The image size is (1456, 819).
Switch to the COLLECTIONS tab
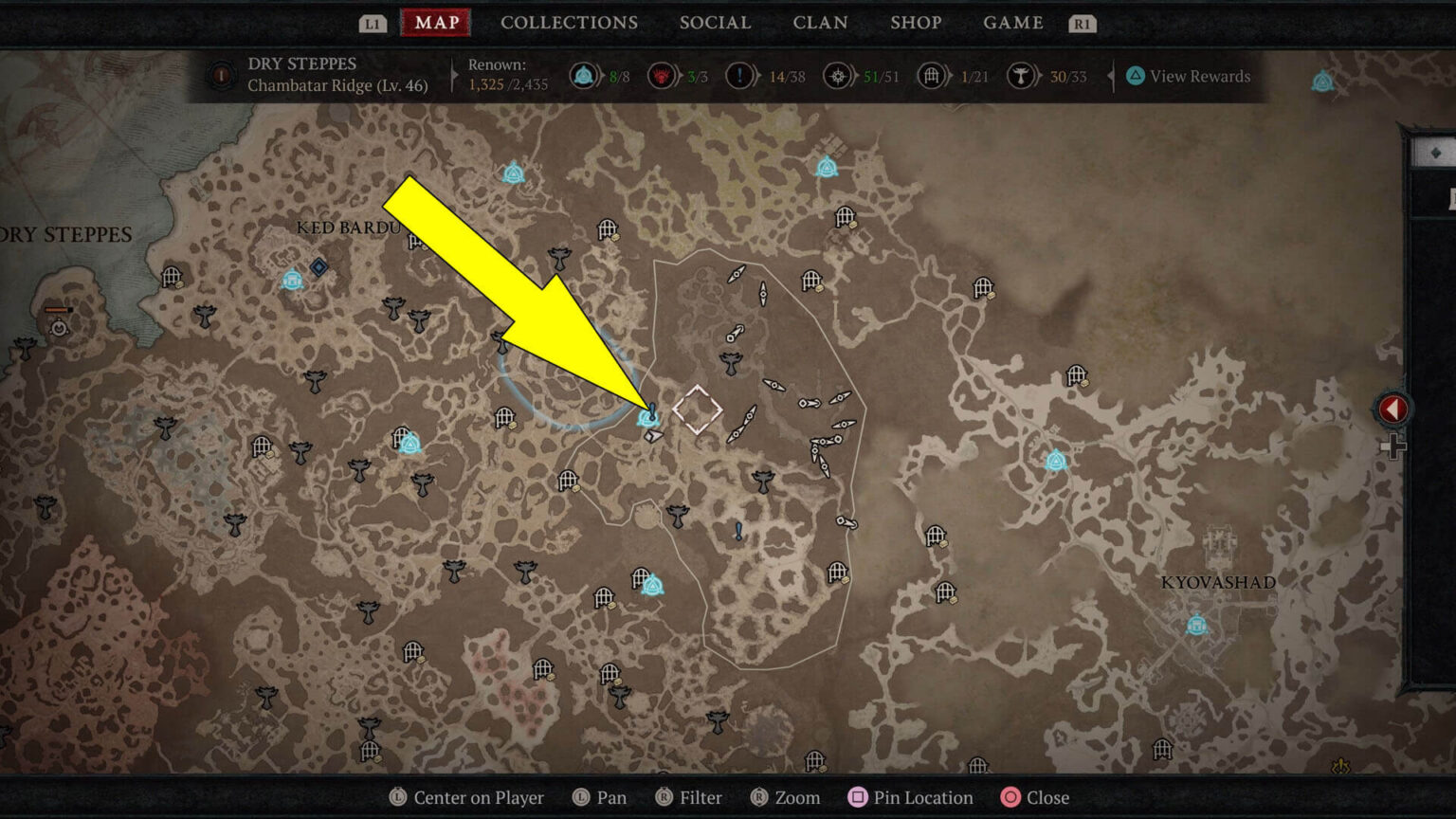tap(569, 23)
